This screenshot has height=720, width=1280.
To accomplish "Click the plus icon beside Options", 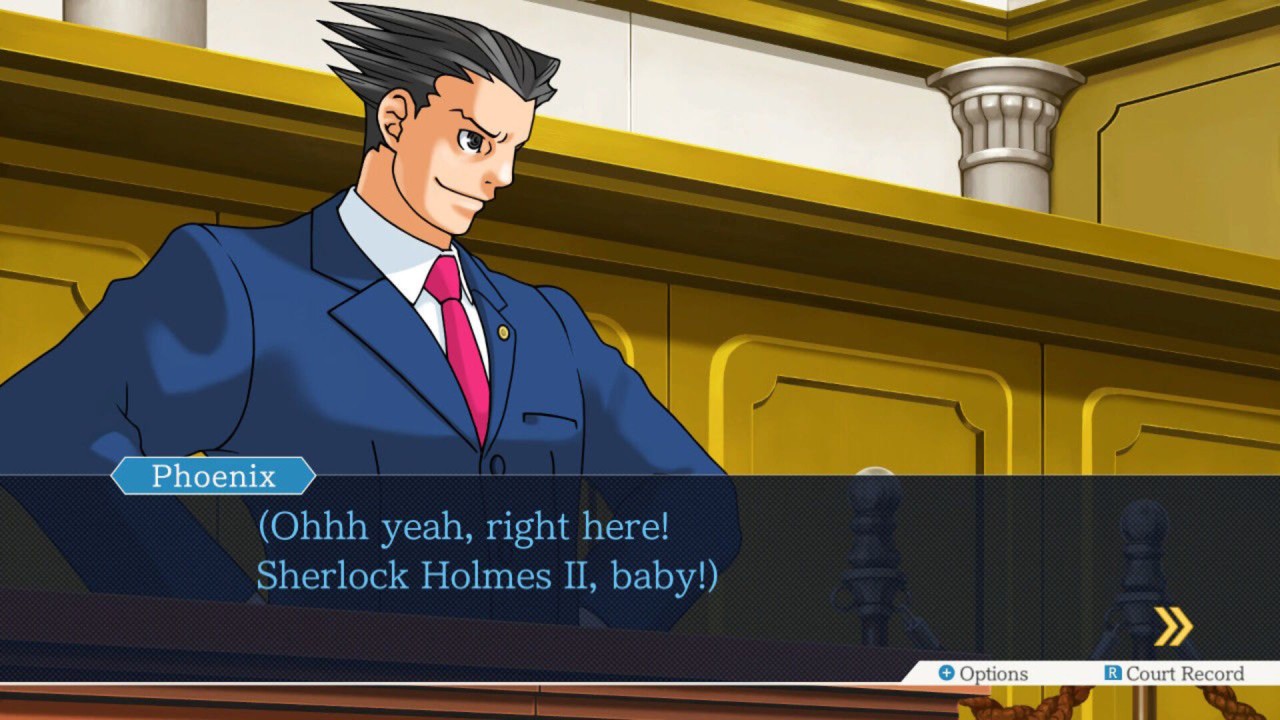I will click(949, 674).
